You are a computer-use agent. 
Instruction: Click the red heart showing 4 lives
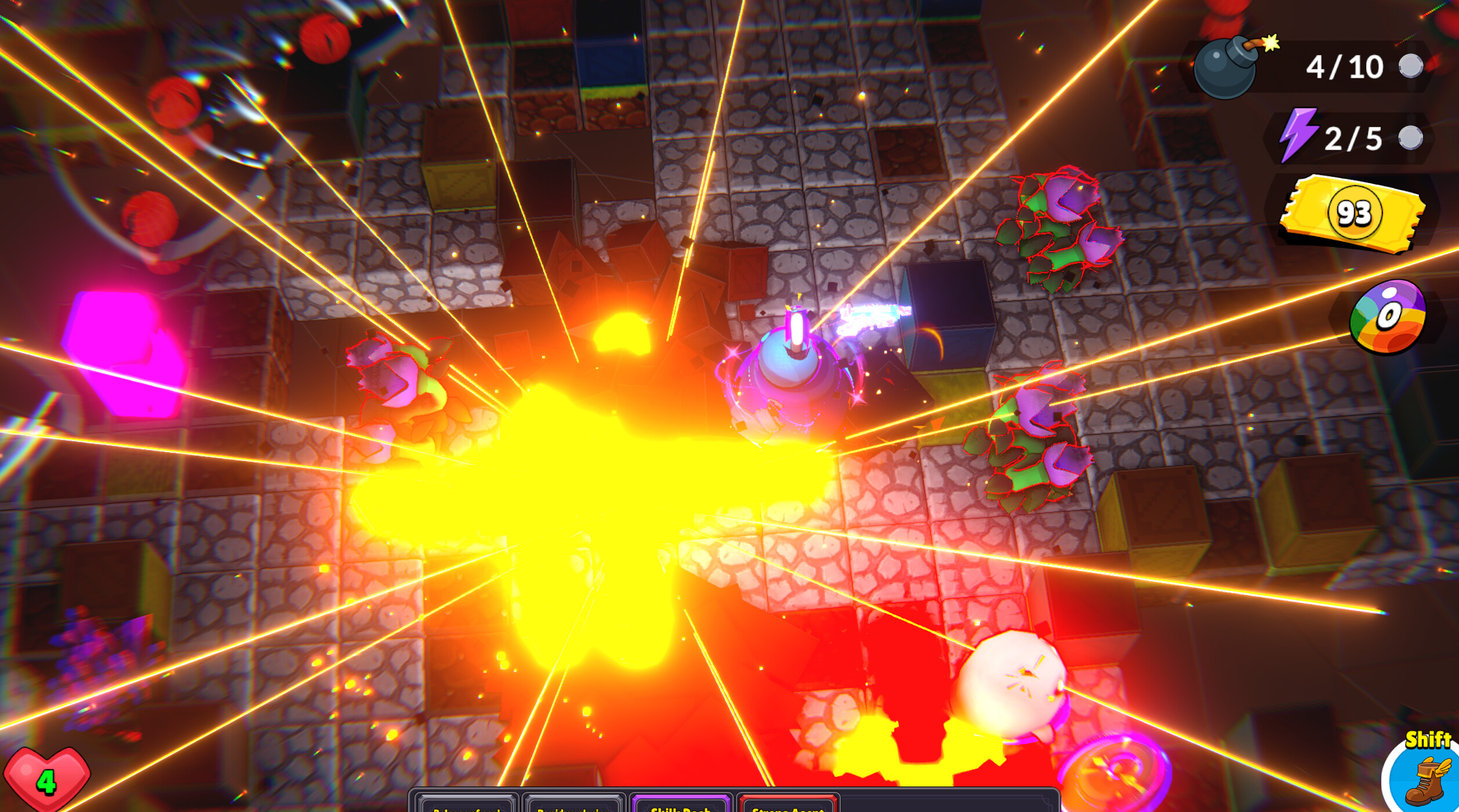[x=48, y=780]
